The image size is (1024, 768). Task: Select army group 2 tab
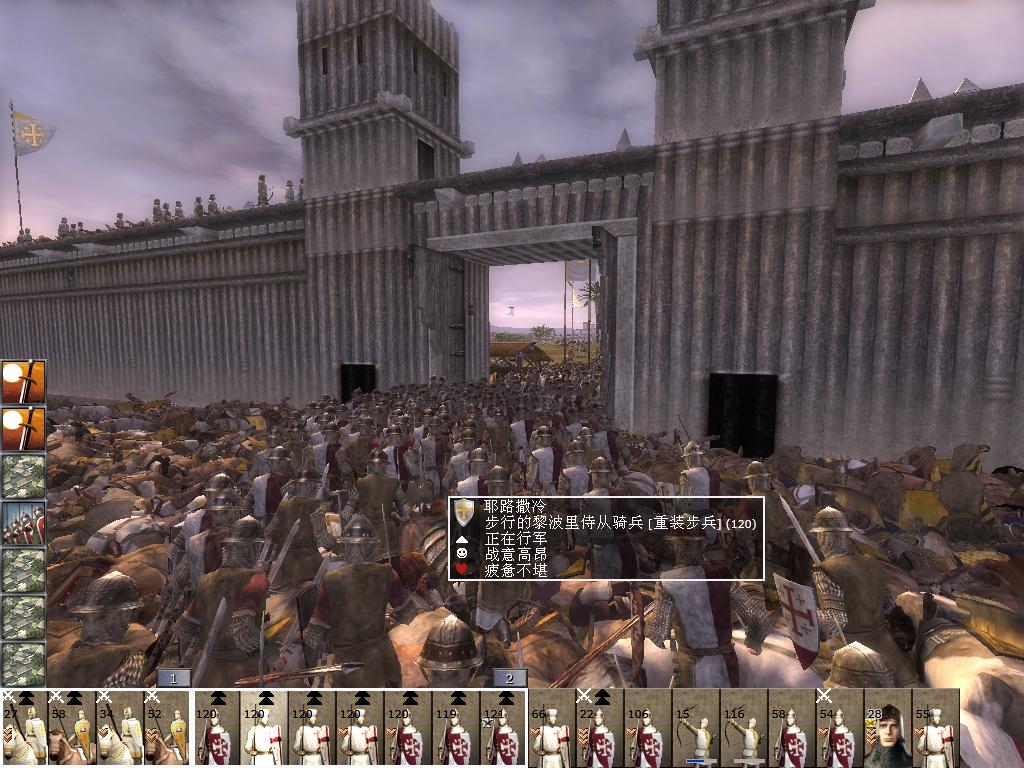[509, 678]
